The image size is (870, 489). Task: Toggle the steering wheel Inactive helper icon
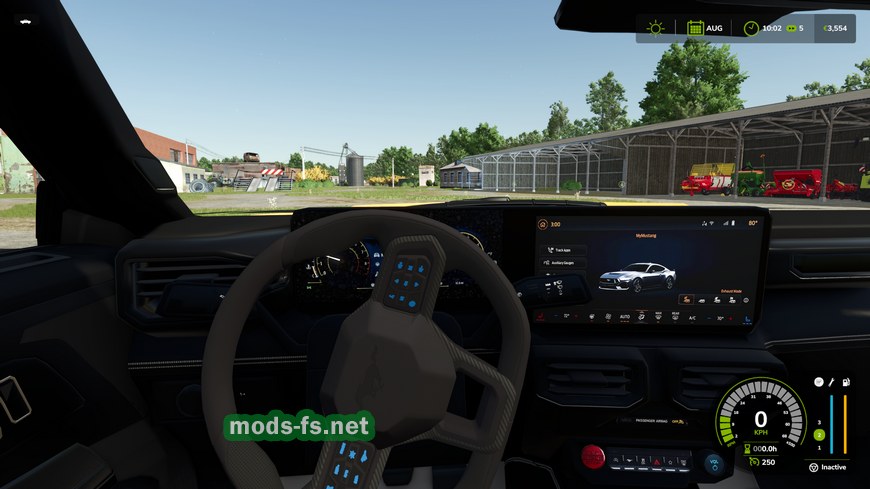point(813,467)
